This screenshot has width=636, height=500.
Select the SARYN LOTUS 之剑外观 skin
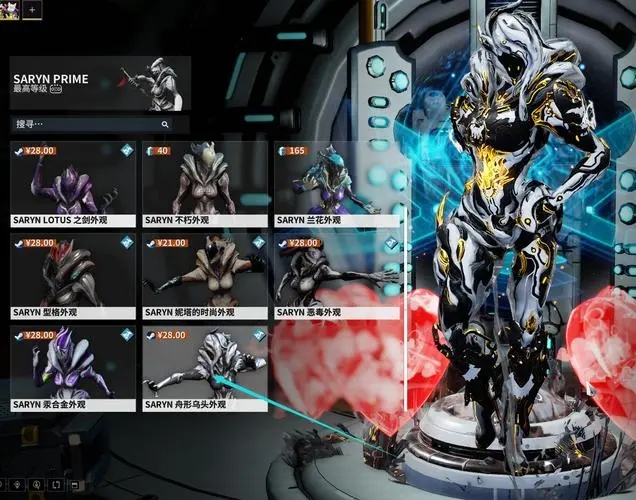[x=73, y=184]
